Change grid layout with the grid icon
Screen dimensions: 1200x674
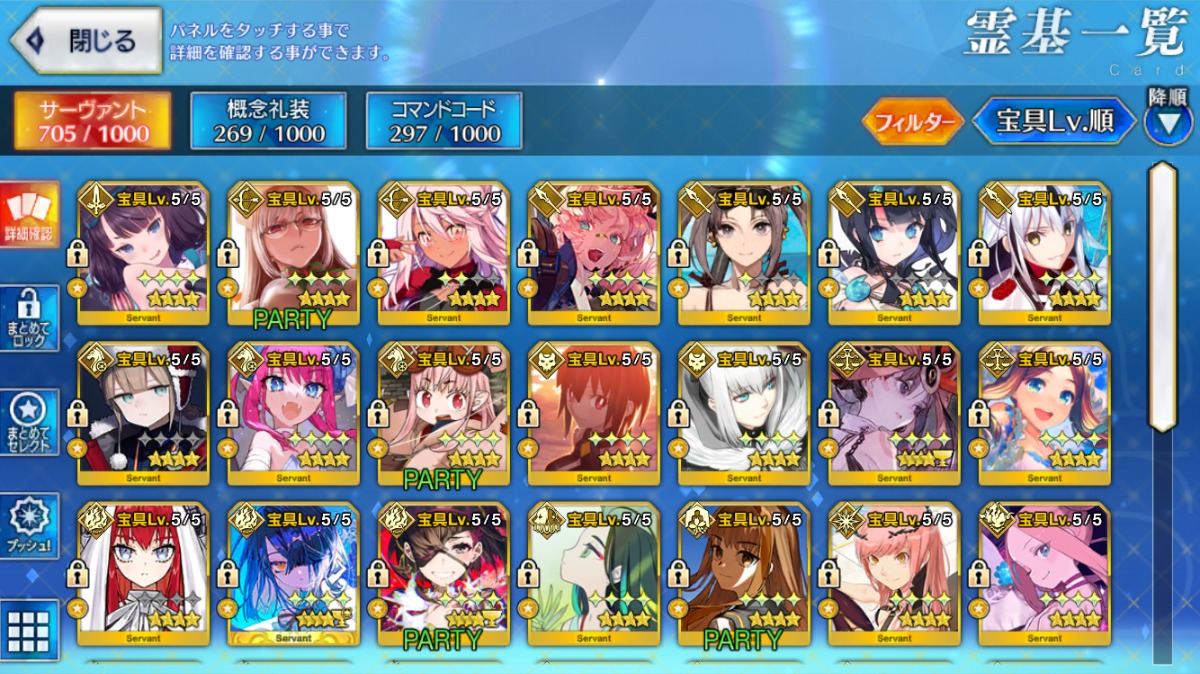tap(29, 631)
